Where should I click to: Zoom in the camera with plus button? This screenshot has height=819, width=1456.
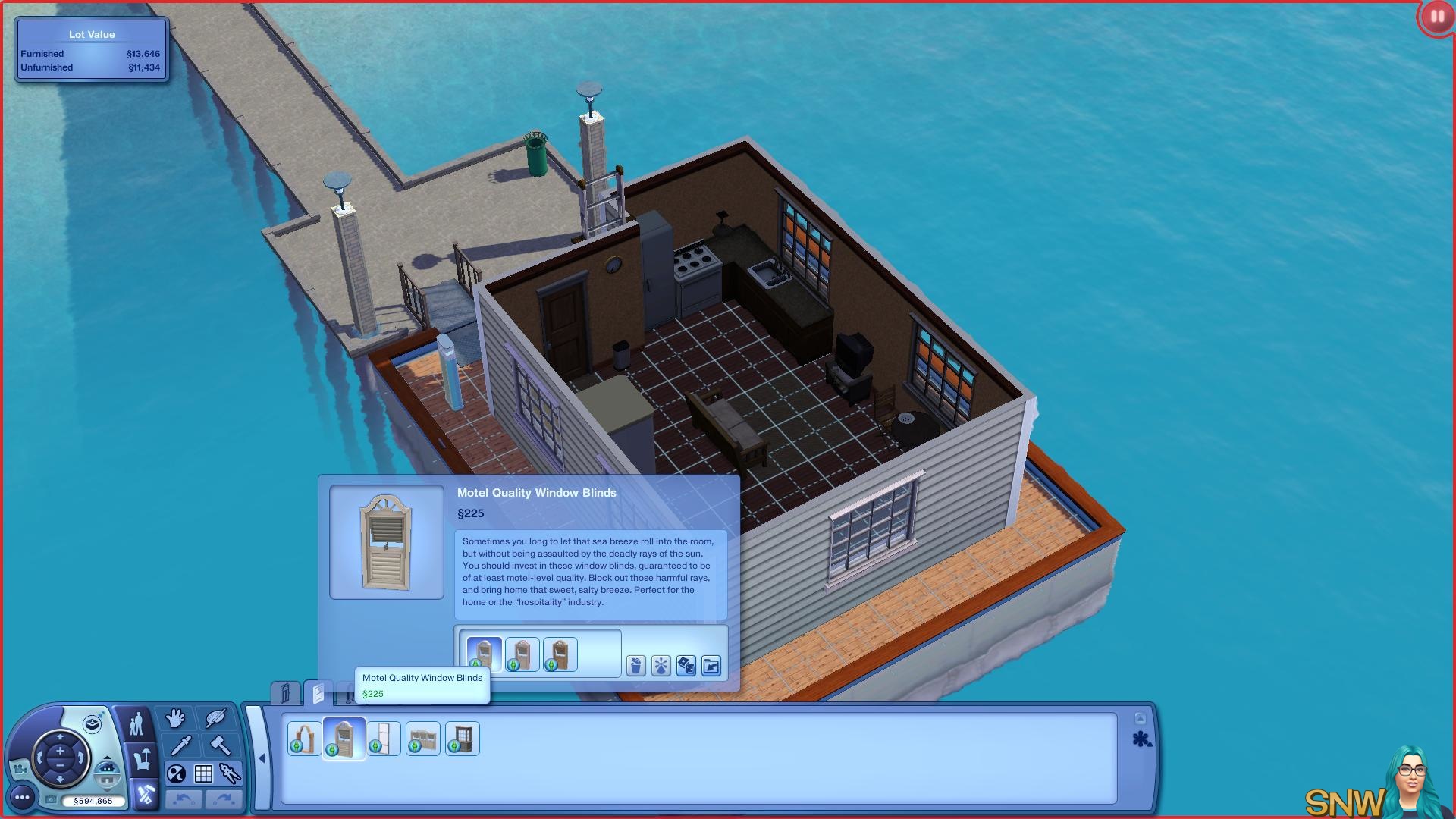tap(60, 751)
